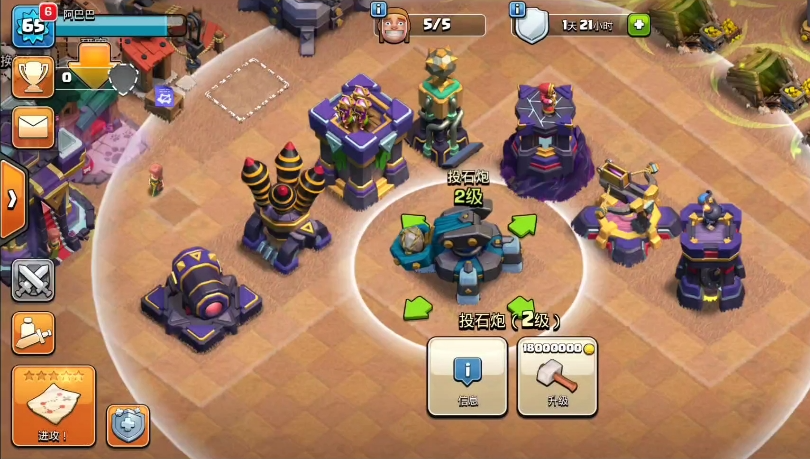Expand the orange side panel arrow
Screen dimensions: 810x459
(12, 198)
